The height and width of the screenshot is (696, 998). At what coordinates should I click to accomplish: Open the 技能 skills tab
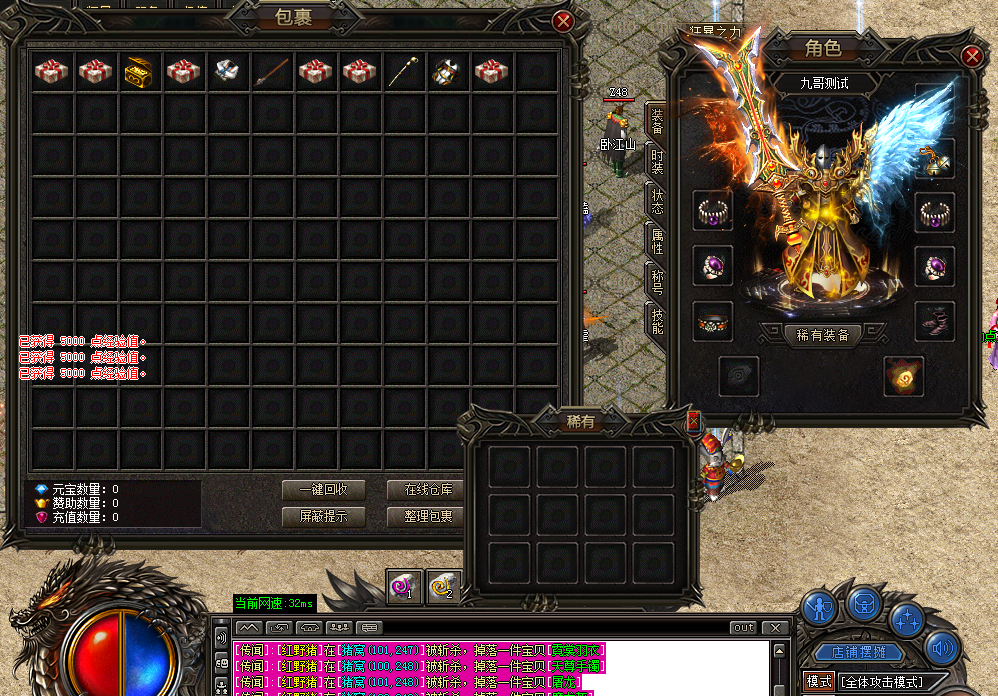coord(657,321)
